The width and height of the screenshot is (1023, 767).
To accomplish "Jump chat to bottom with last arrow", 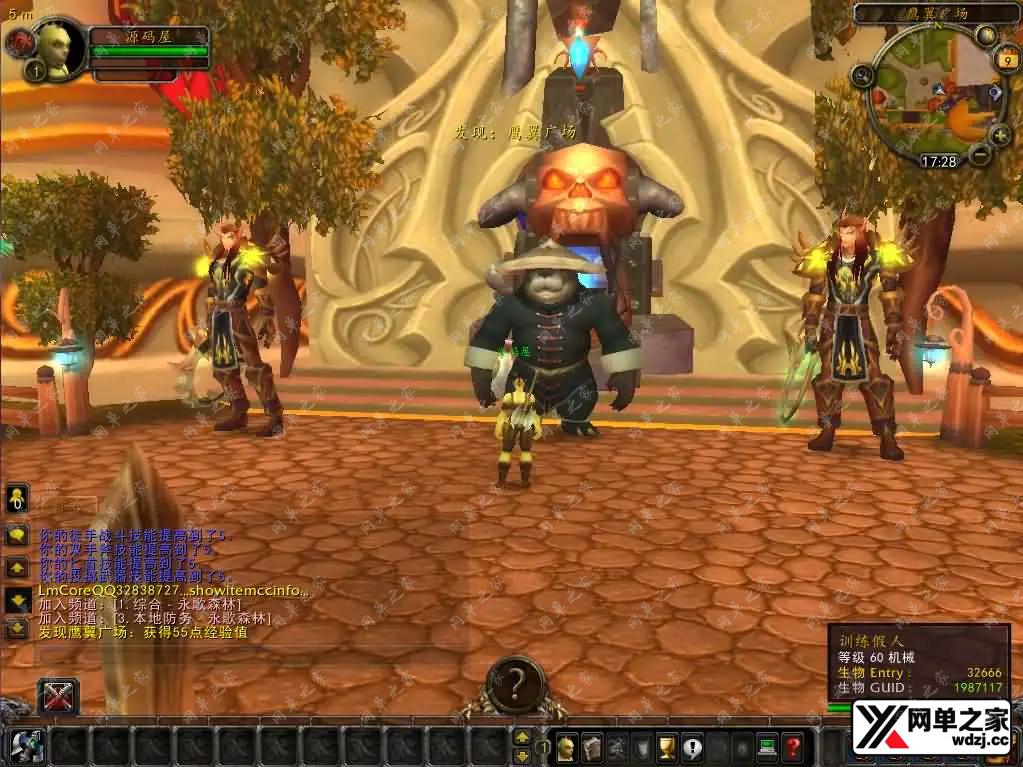I will [17, 628].
